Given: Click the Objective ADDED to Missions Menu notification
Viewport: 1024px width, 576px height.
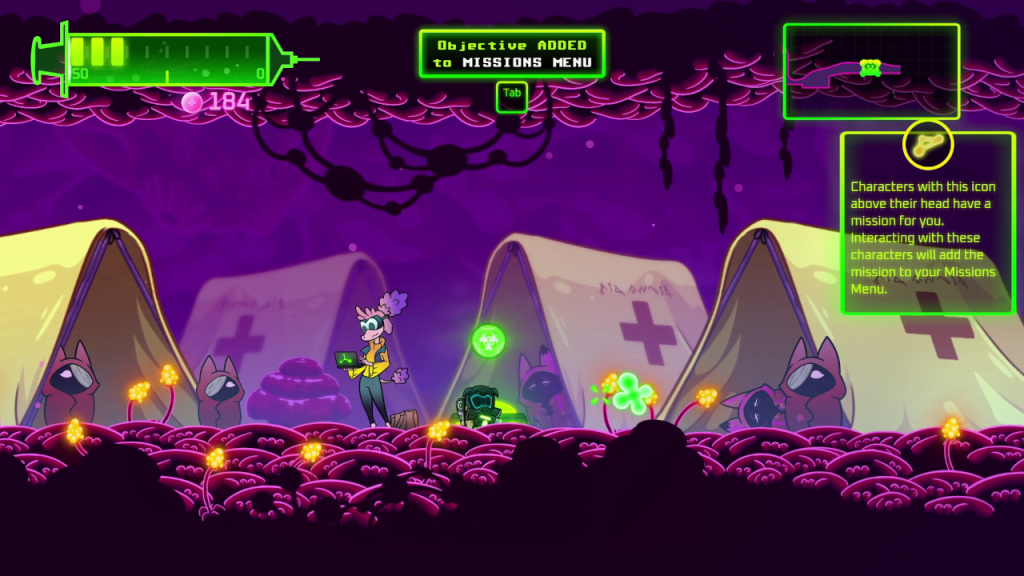Looking at the screenshot, I should click(x=511, y=54).
